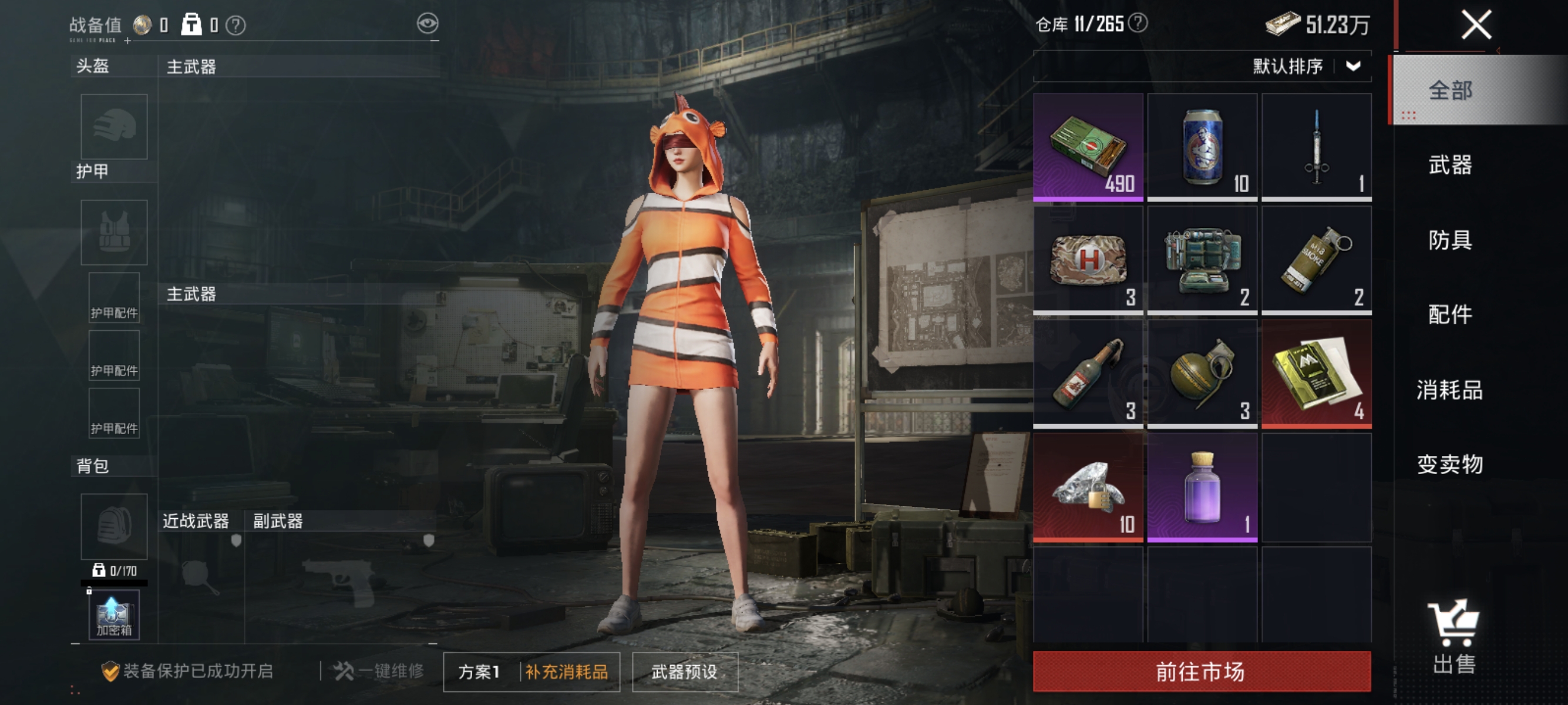Switch to the 消耗品 tab
Image resolution: width=1568 pixels, height=705 pixels.
click(x=1448, y=390)
